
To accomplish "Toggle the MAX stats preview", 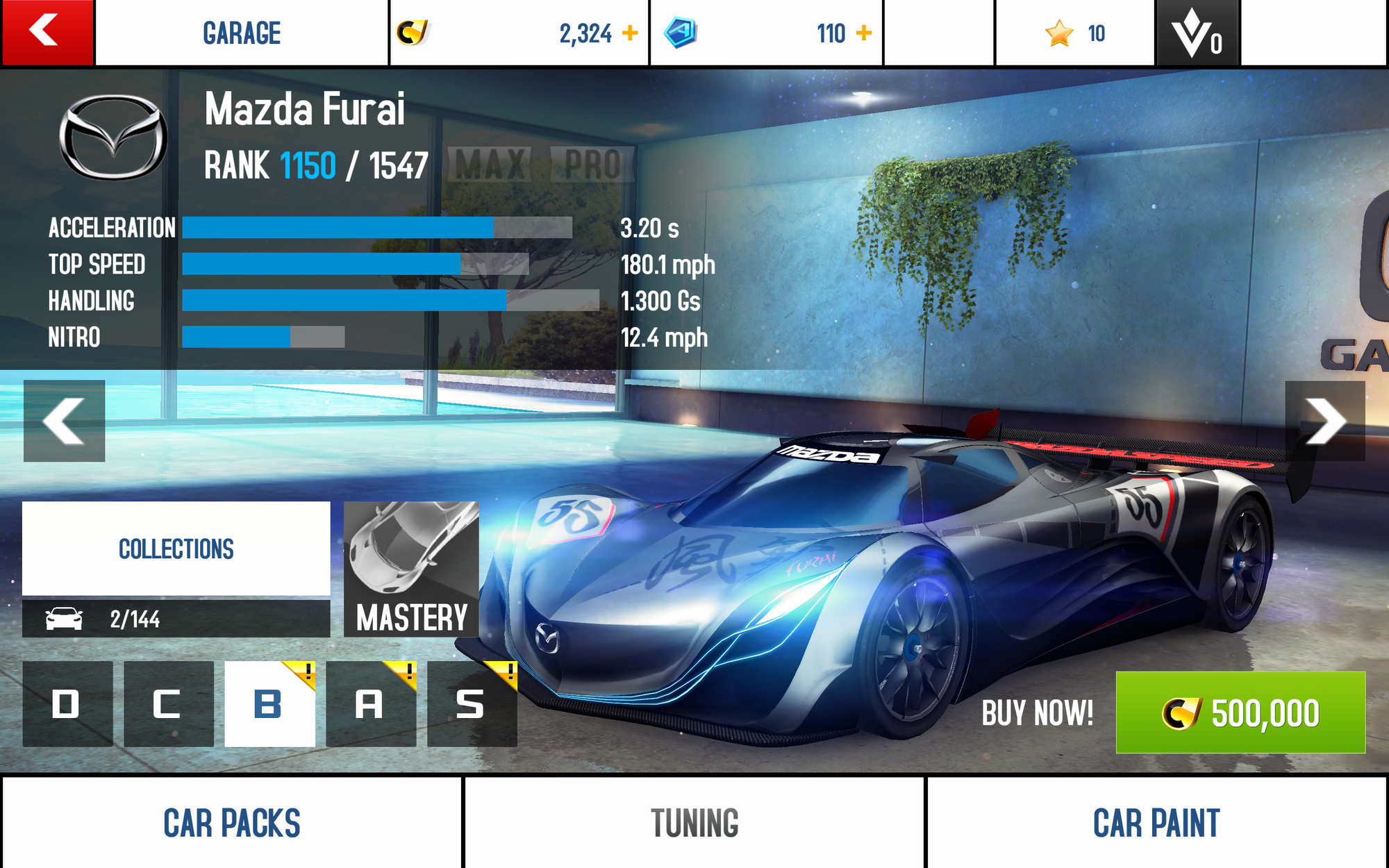I will tap(491, 165).
